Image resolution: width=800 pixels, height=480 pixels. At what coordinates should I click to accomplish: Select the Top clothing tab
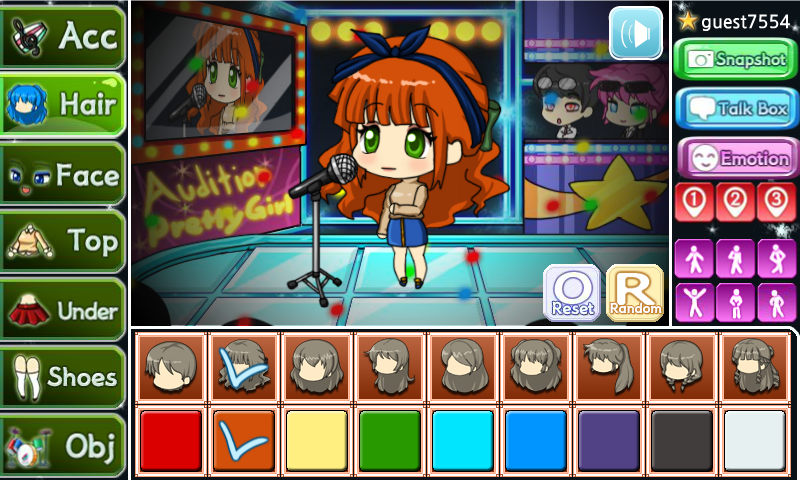62,242
